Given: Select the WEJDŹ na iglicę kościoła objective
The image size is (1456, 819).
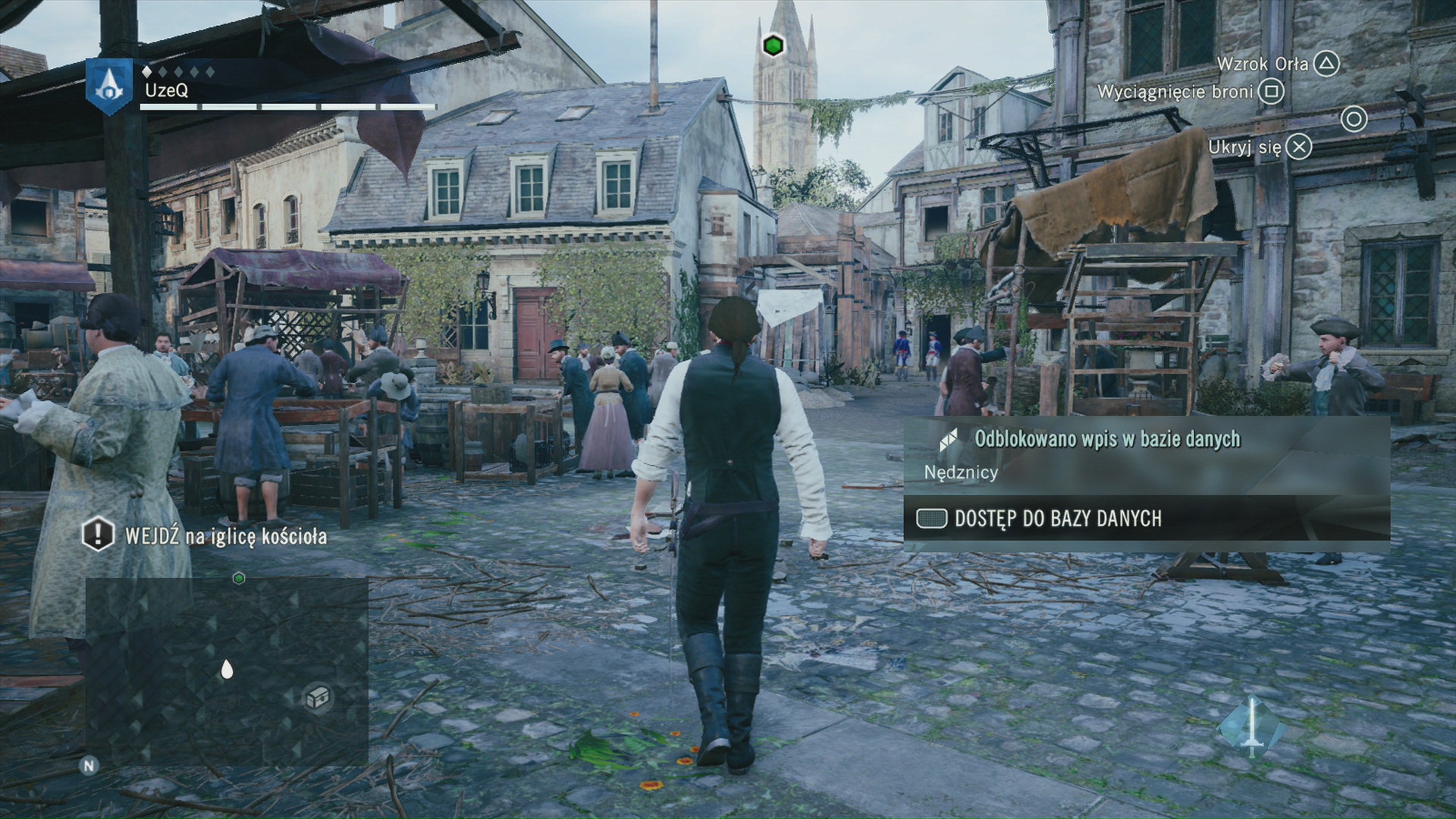Looking at the screenshot, I should (225, 536).
